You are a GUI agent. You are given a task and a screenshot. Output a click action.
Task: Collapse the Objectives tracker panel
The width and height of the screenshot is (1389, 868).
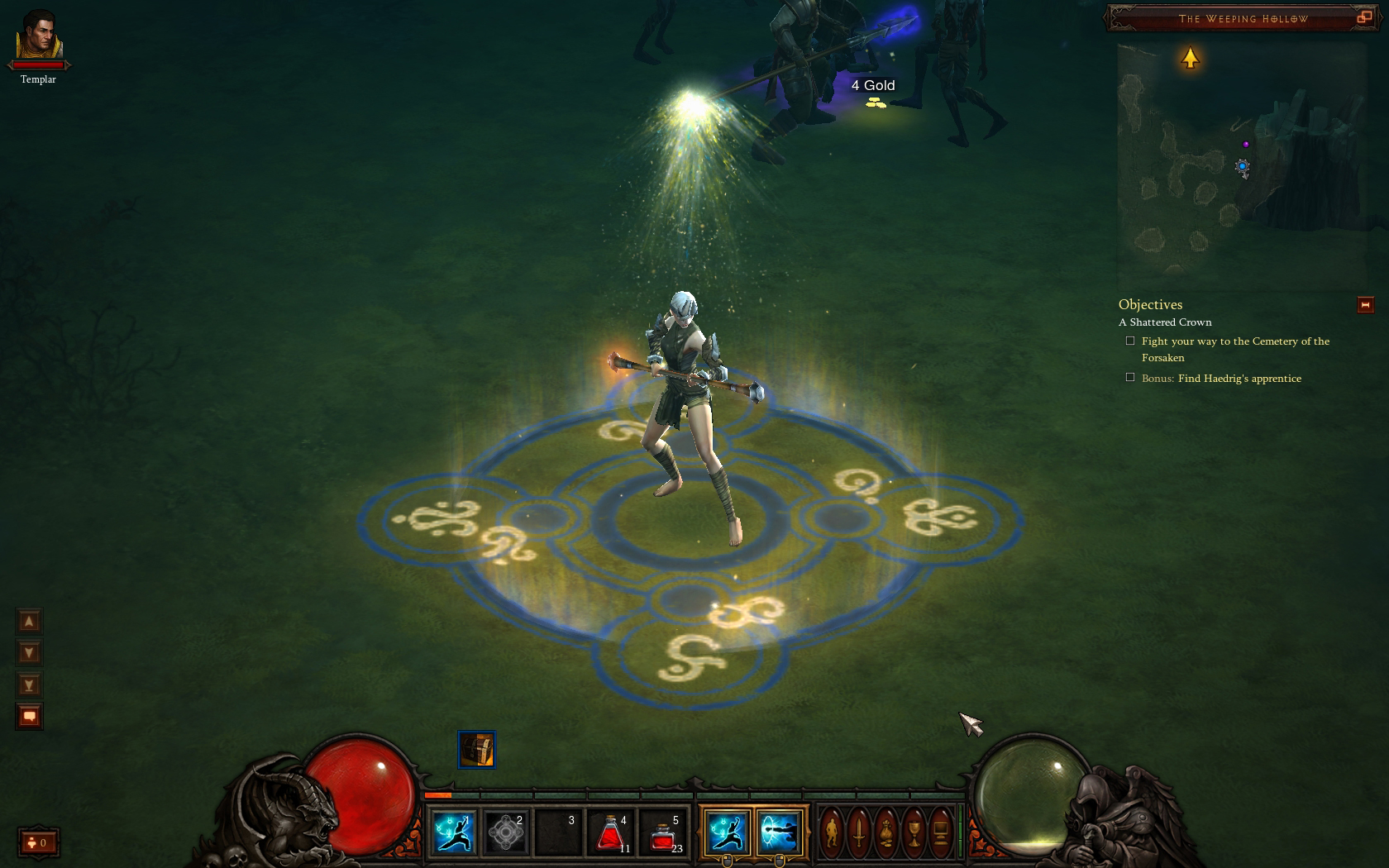(1365, 305)
